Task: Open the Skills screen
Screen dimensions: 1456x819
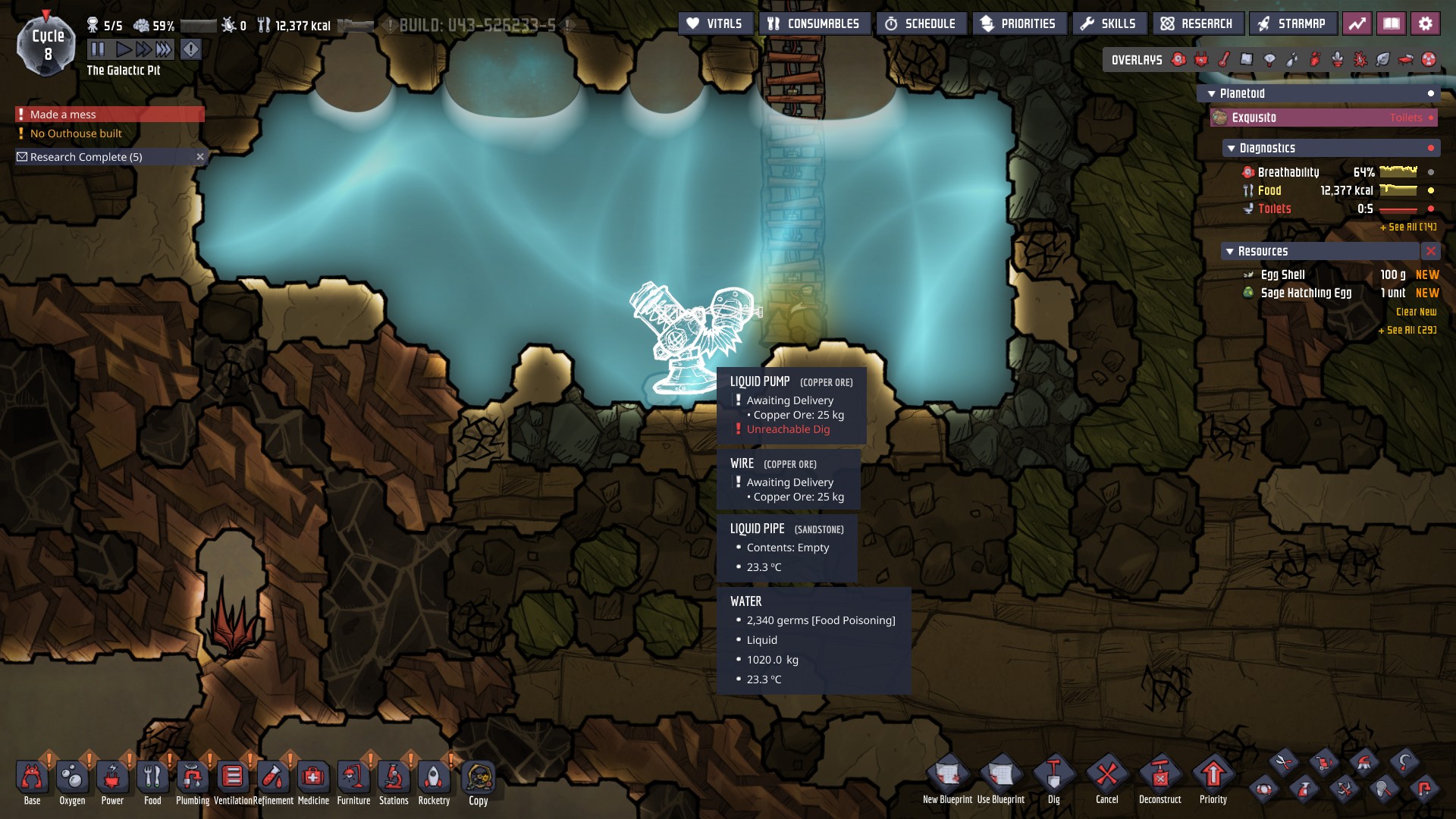Action: click(x=1108, y=24)
